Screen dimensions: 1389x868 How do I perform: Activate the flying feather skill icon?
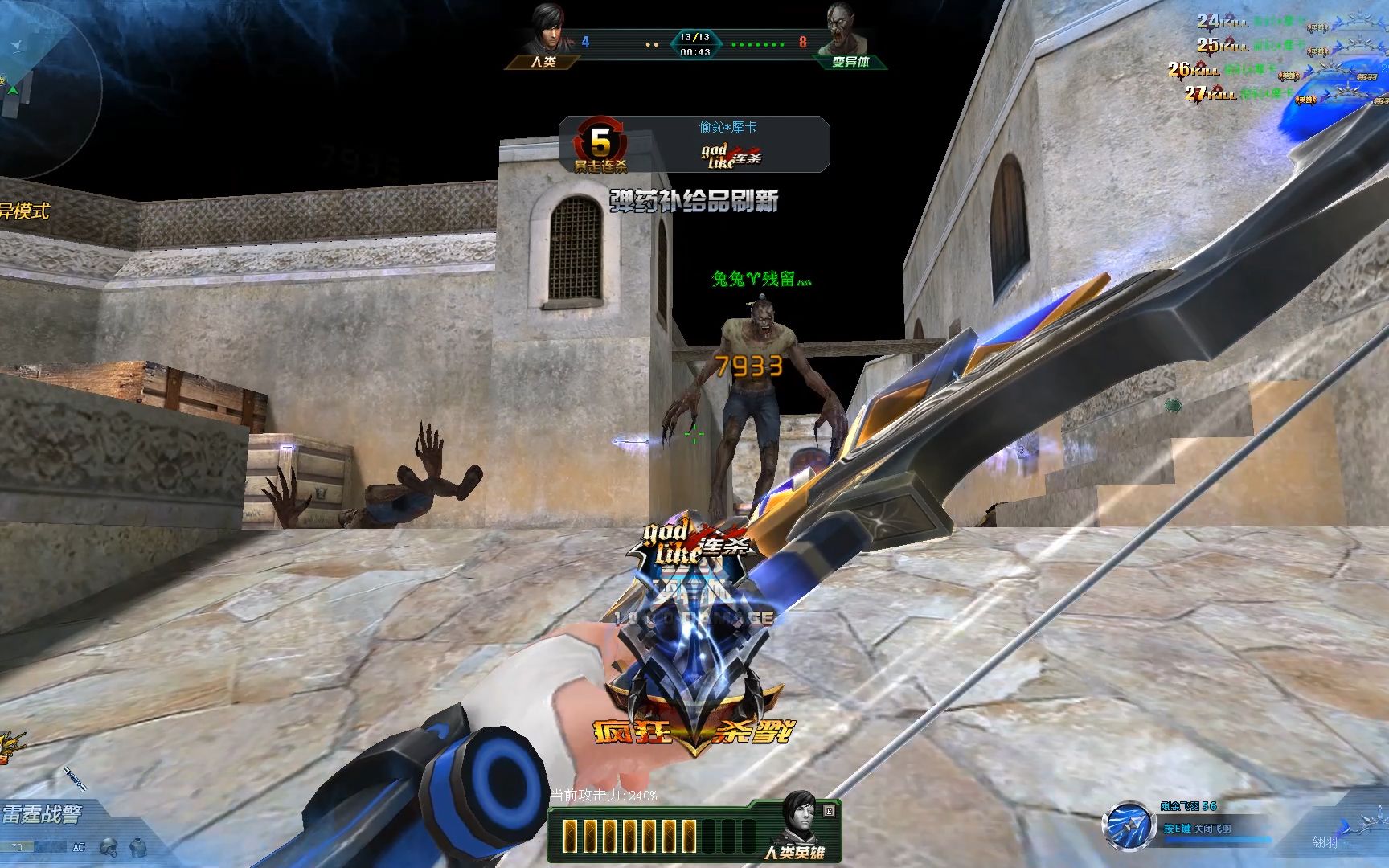tap(1128, 826)
